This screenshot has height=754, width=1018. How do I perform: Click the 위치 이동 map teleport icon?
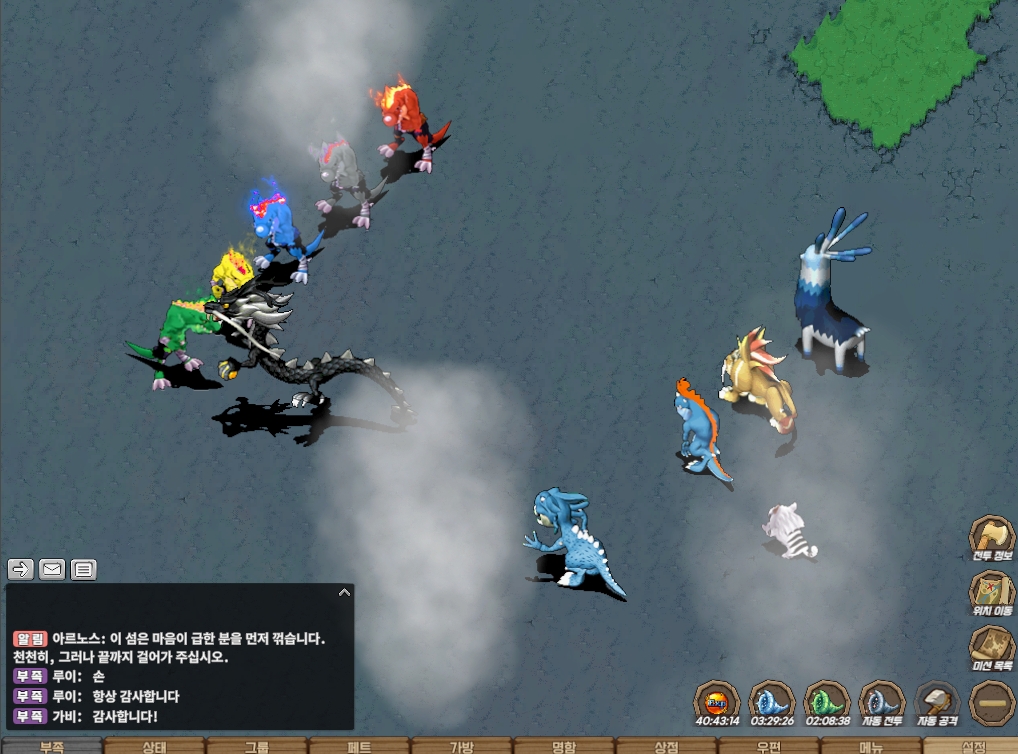(993, 592)
